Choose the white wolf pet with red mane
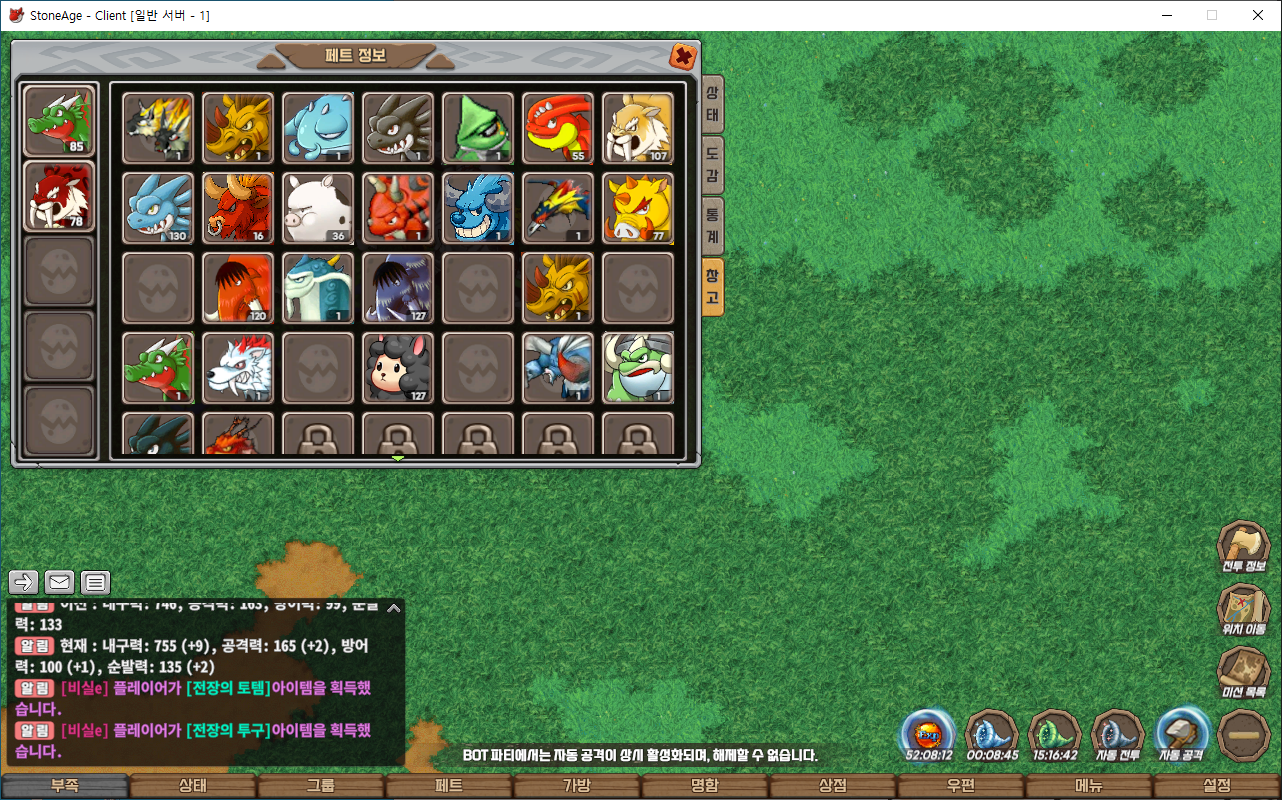The width and height of the screenshot is (1282, 800). (238, 367)
